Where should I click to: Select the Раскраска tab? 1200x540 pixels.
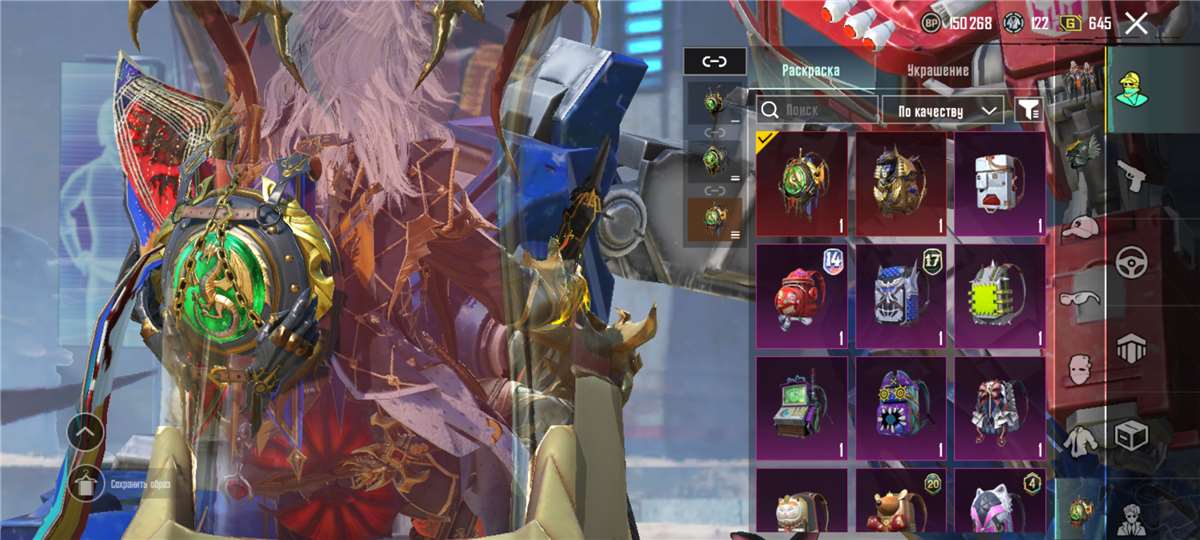coord(810,71)
